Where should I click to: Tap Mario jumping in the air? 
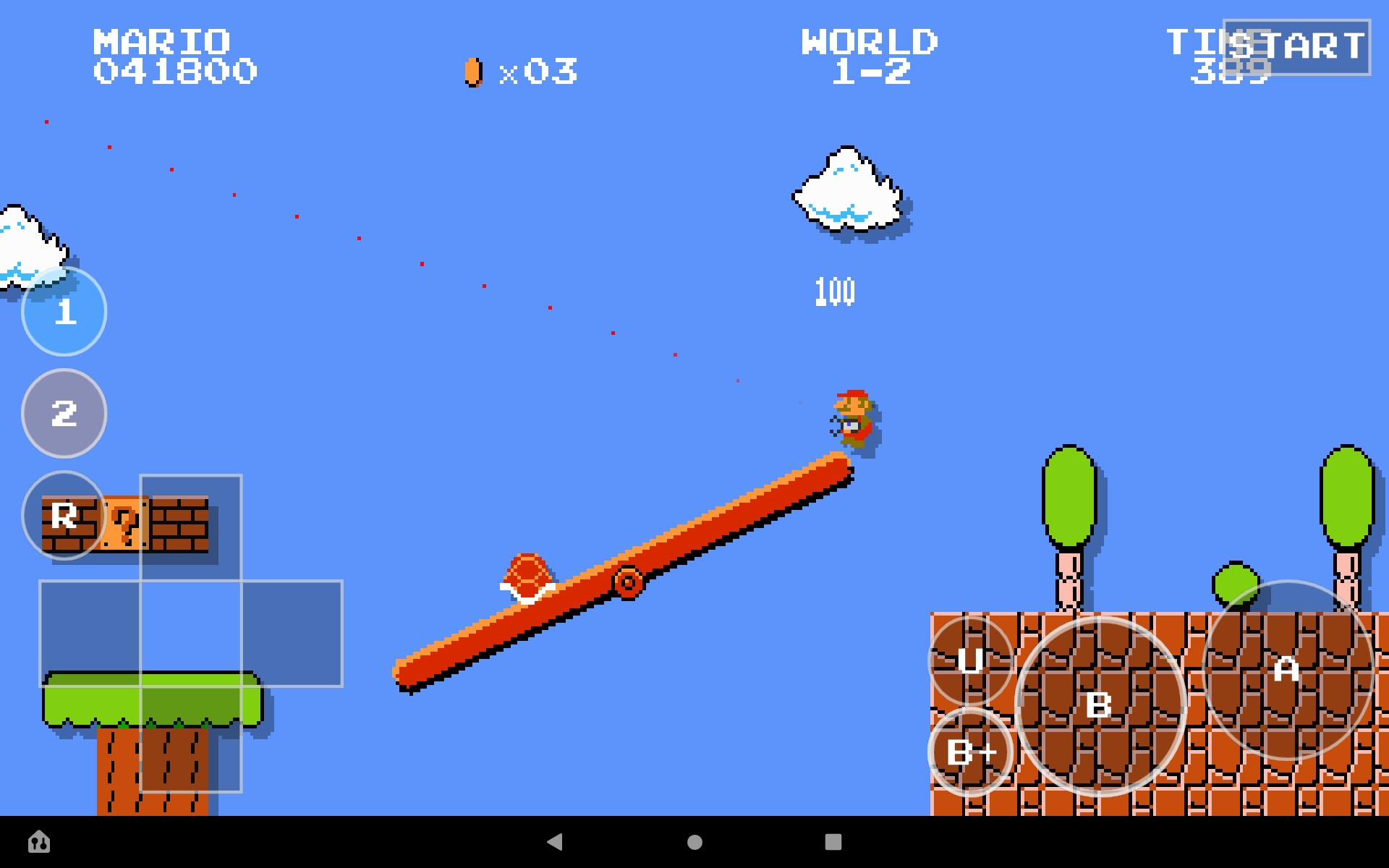(x=854, y=420)
